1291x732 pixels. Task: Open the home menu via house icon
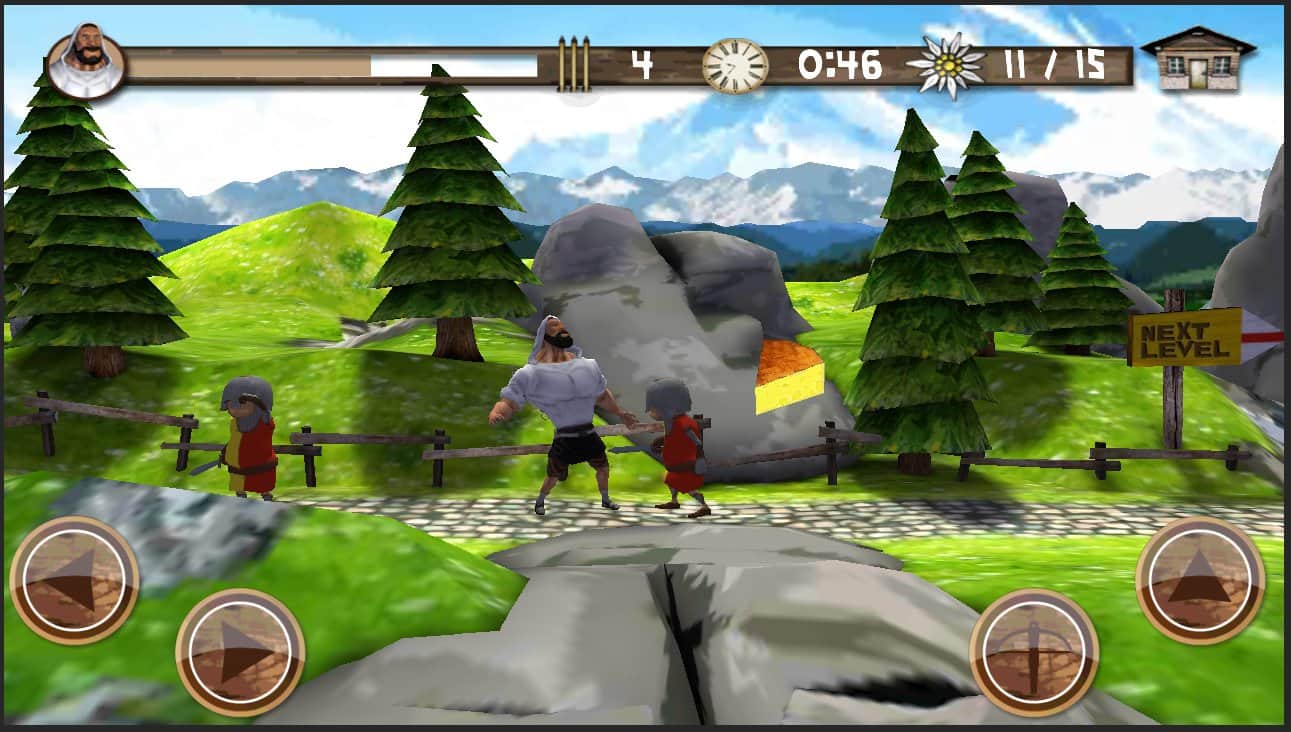(1197, 59)
